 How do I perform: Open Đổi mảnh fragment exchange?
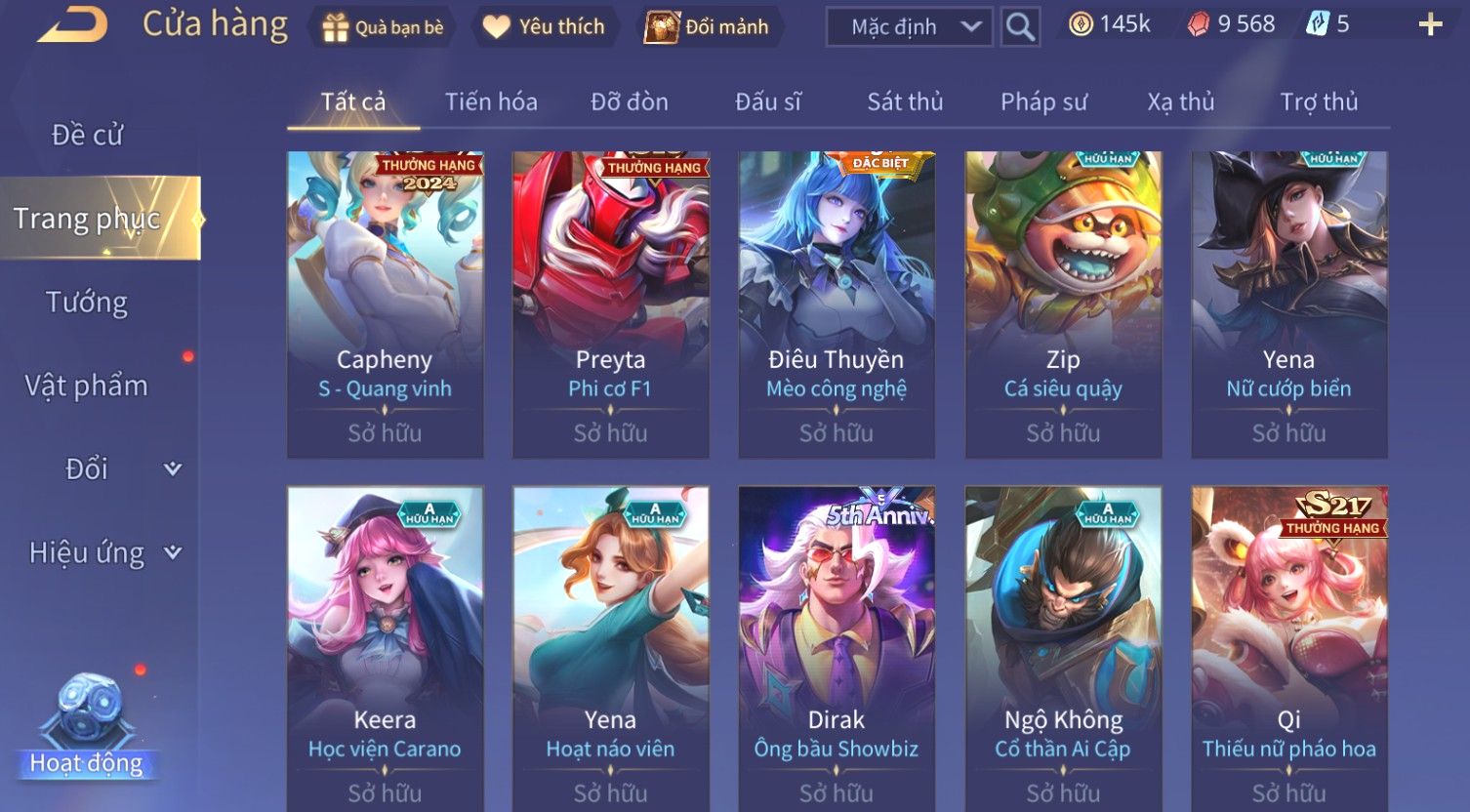coord(707,27)
